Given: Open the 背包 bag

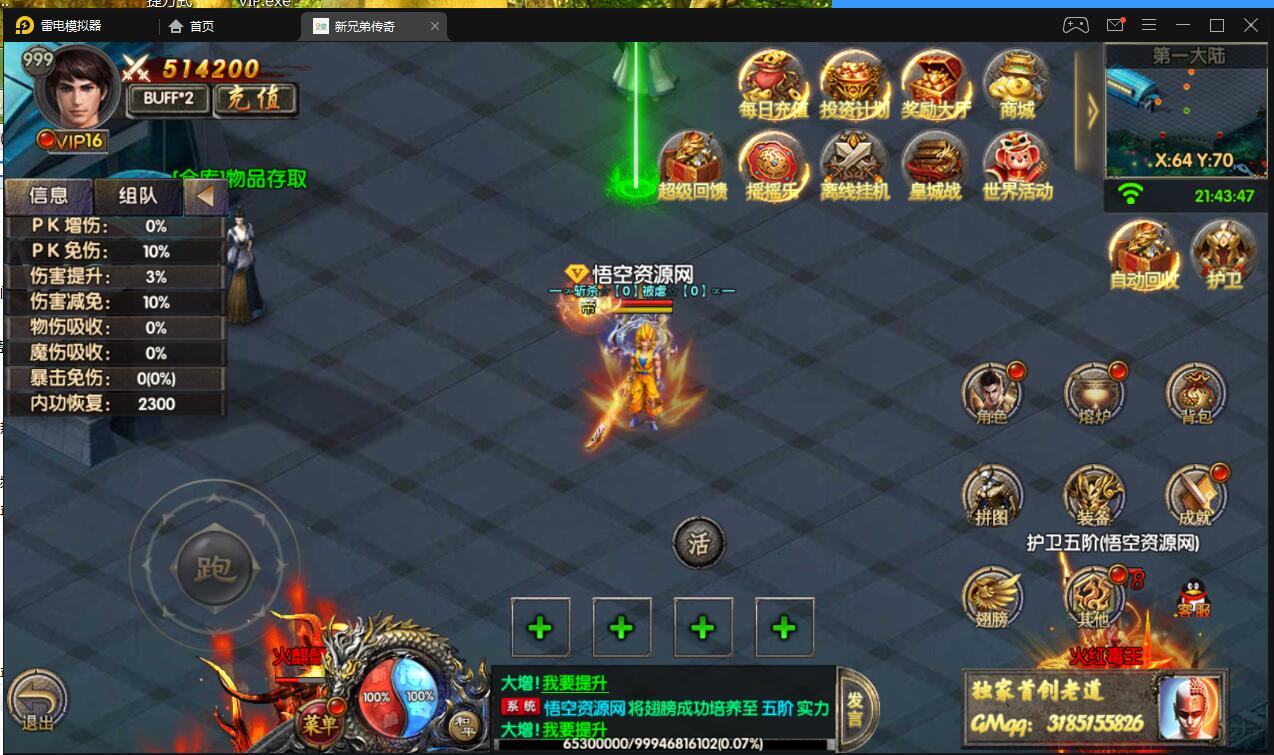Looking at the screenshot, I should tap(1195, 392).
